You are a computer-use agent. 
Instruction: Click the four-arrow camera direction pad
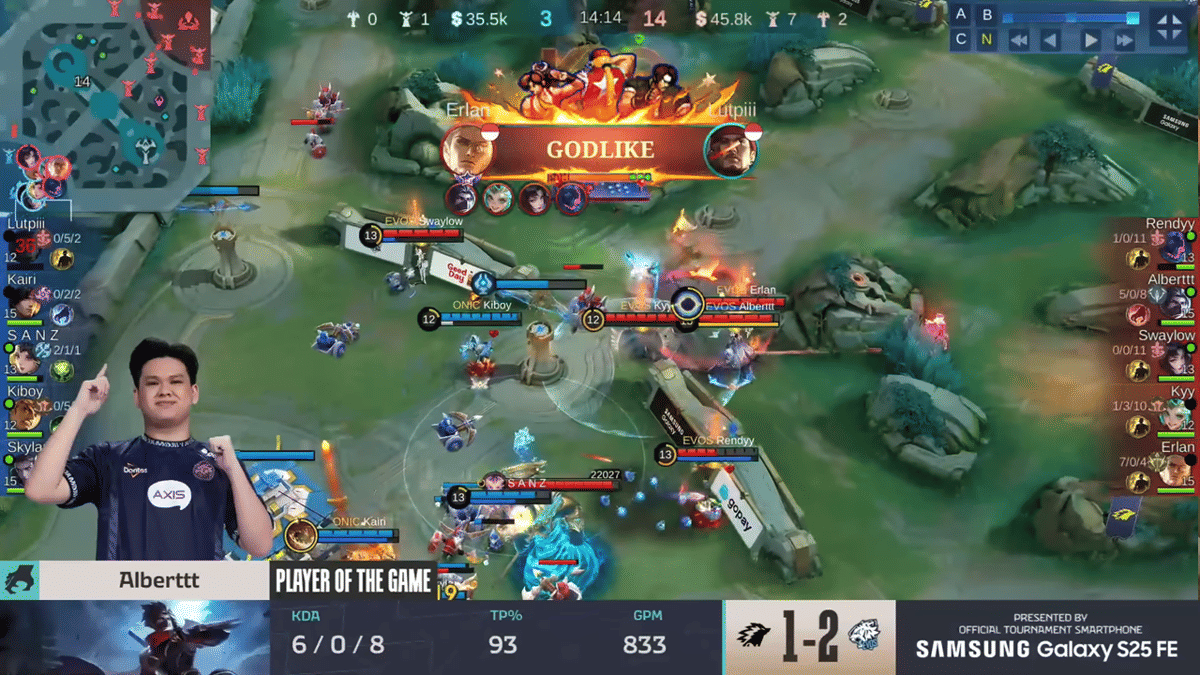[1168, 27]
